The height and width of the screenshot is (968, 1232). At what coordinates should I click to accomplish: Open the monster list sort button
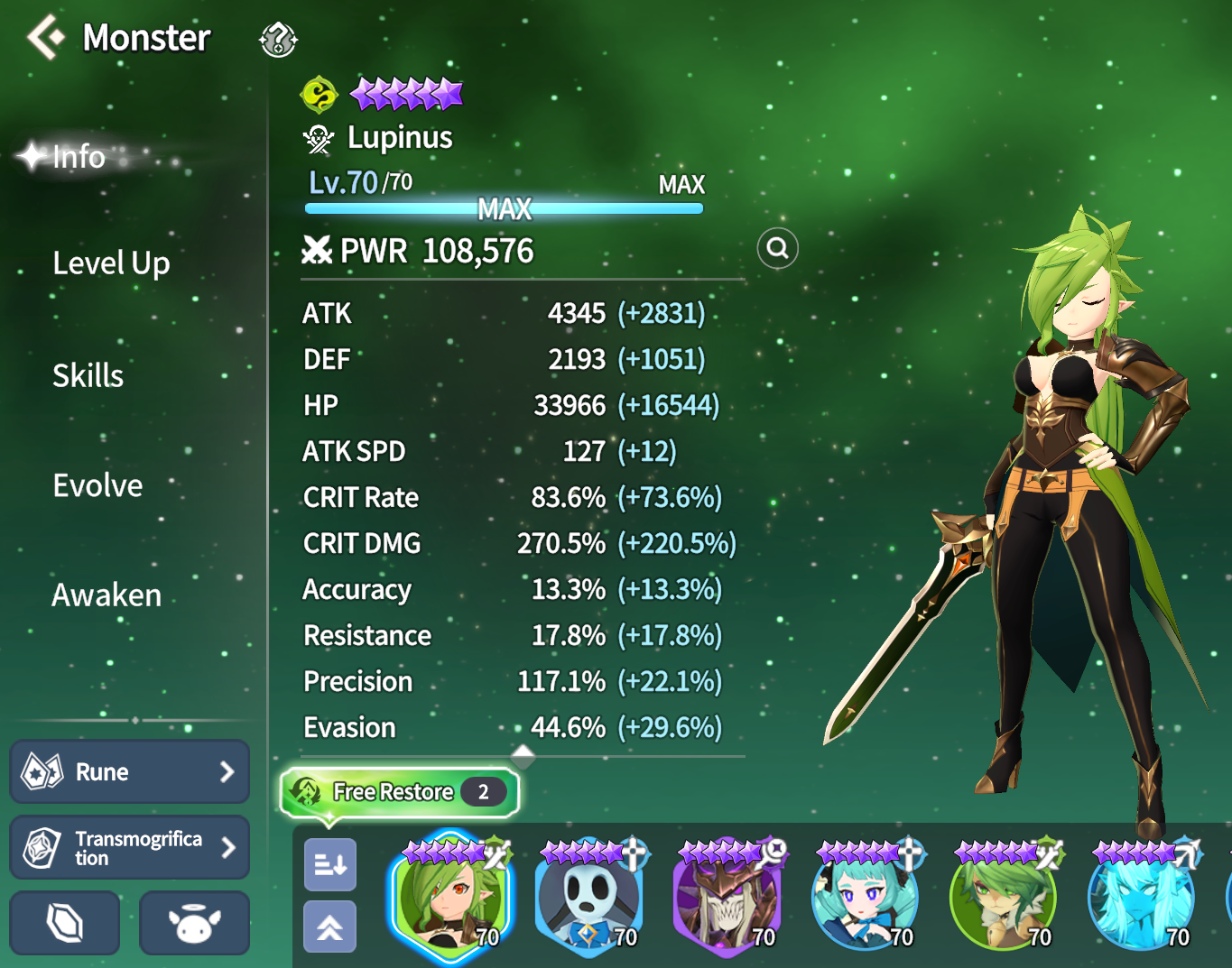pos(330,865)
